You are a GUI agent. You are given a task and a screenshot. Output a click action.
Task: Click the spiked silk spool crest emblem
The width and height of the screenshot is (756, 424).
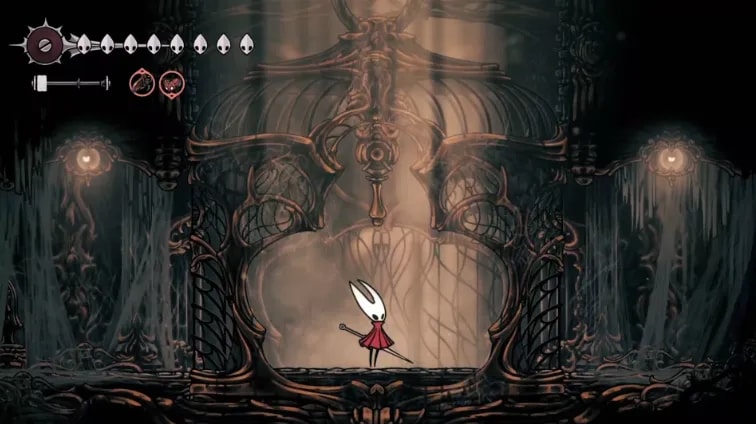pyautogui.click(x=44, y=44)
